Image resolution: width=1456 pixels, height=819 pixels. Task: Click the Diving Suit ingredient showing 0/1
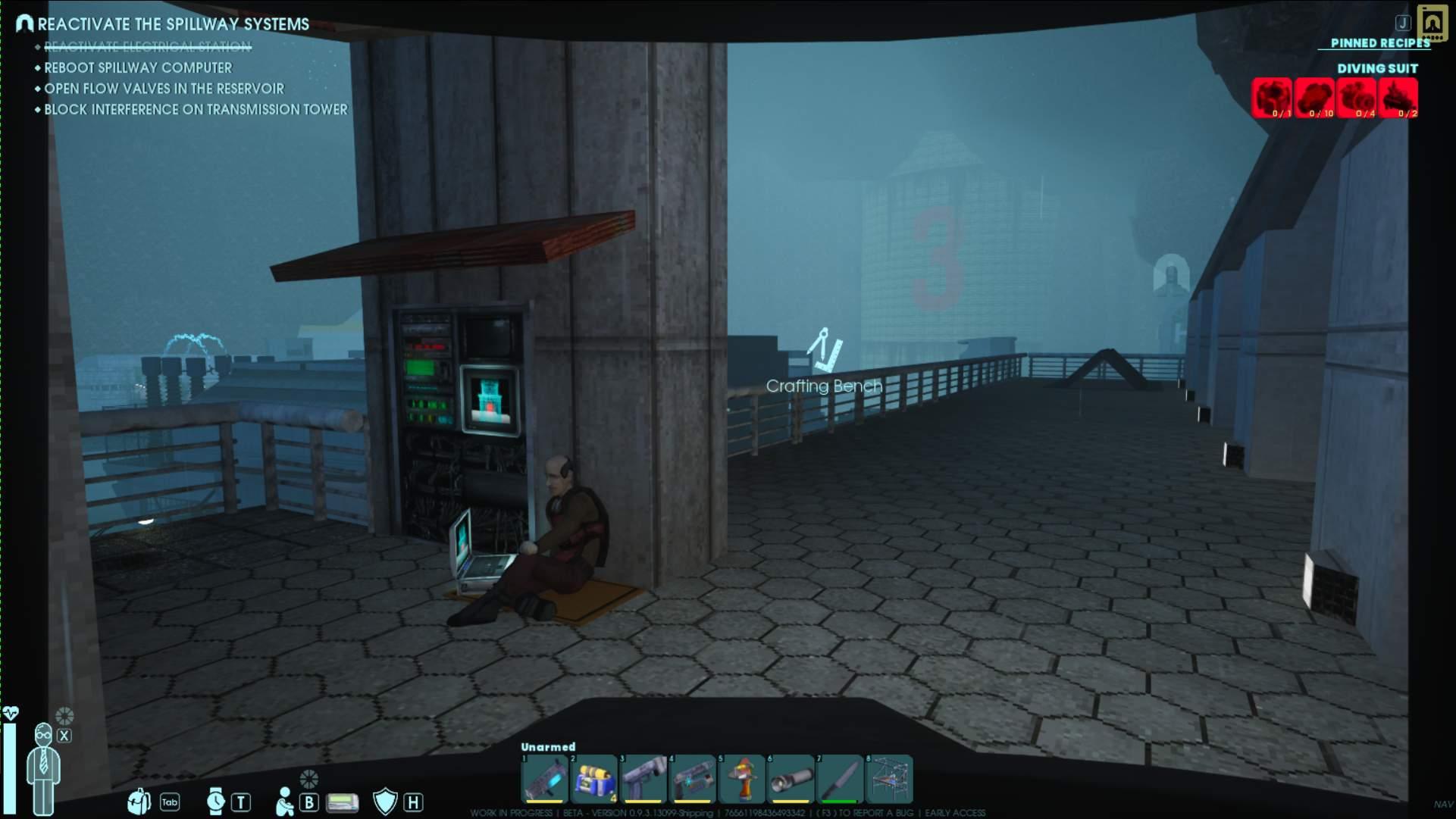tap(1271, 98)
